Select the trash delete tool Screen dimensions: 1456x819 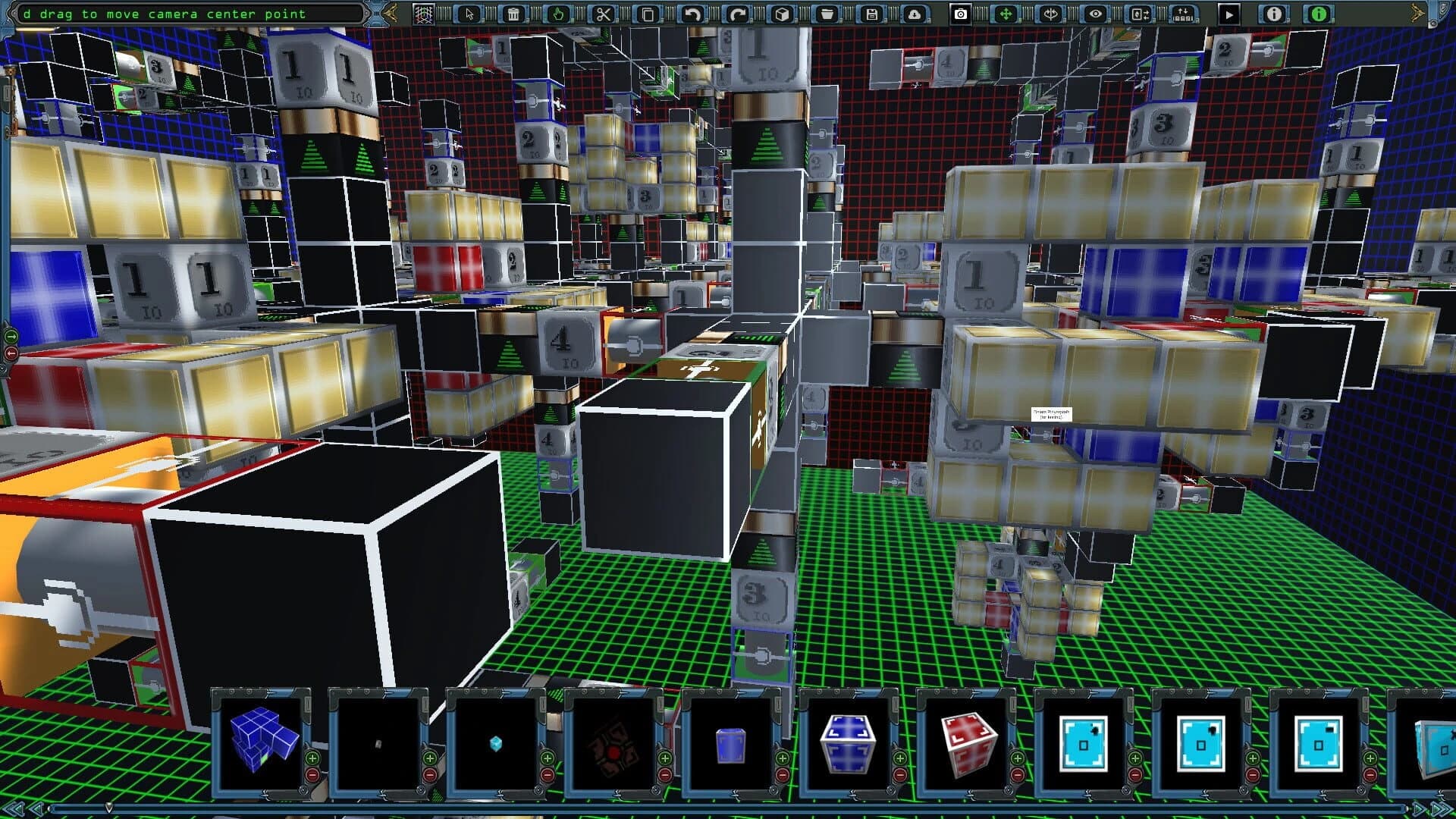click(513, 13)
